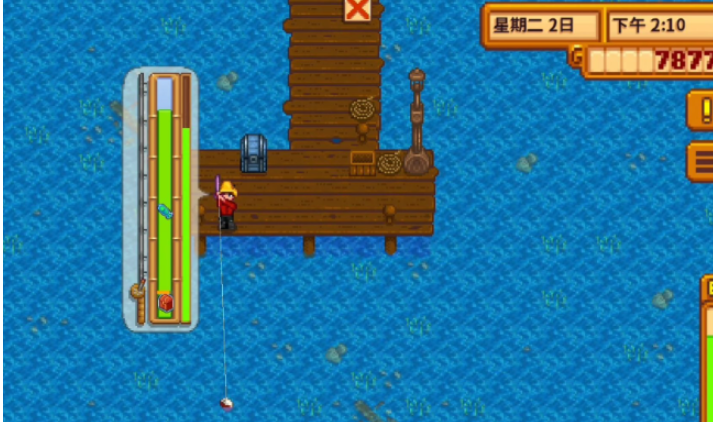Viewport: 713px width, 422px height.
Task: Open the three-line game menu button
Action: click(701, 160)
